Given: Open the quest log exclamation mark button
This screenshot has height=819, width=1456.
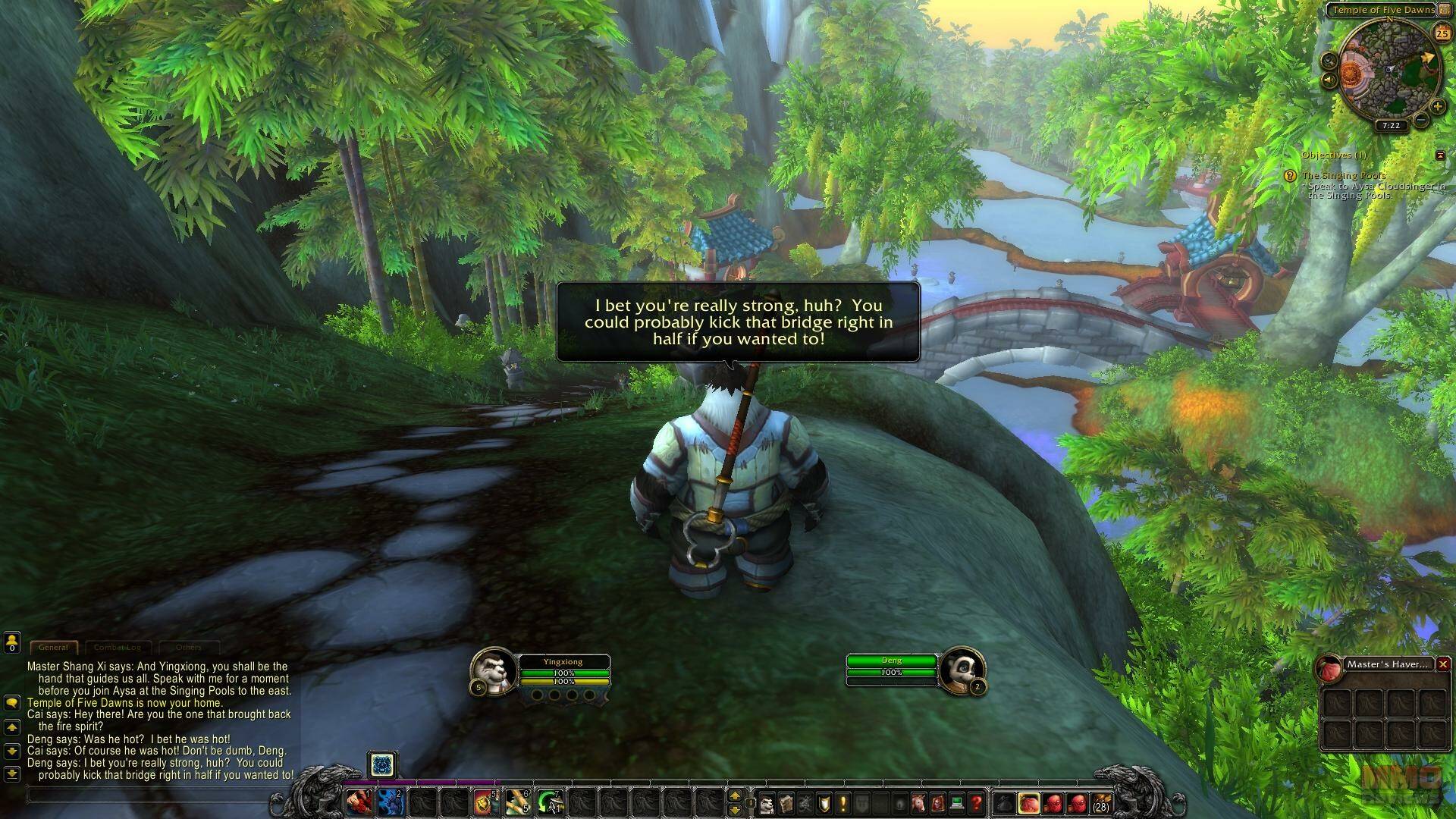Looking at the screenshot, I should point(843,802).
